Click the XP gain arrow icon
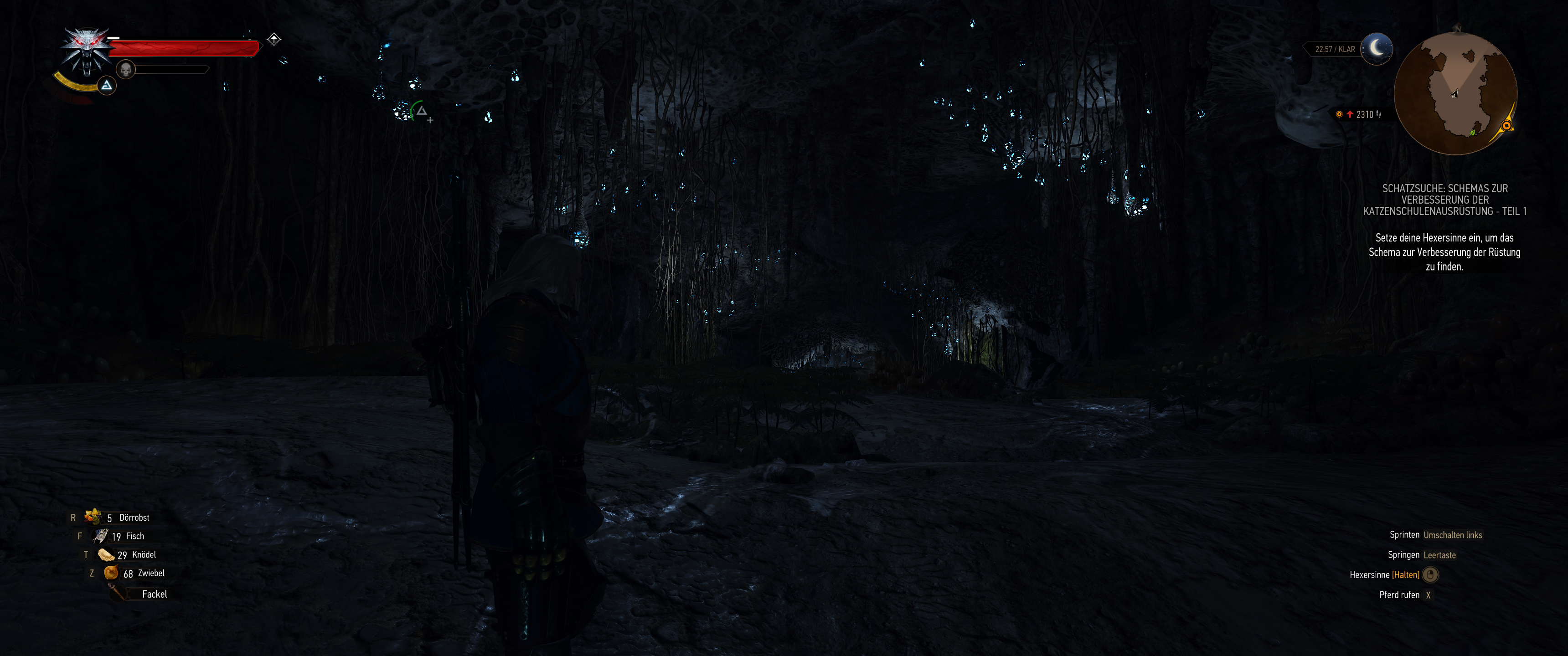Image resolution: width=1568 pixels, height=656 pixels. (1351, 114)
